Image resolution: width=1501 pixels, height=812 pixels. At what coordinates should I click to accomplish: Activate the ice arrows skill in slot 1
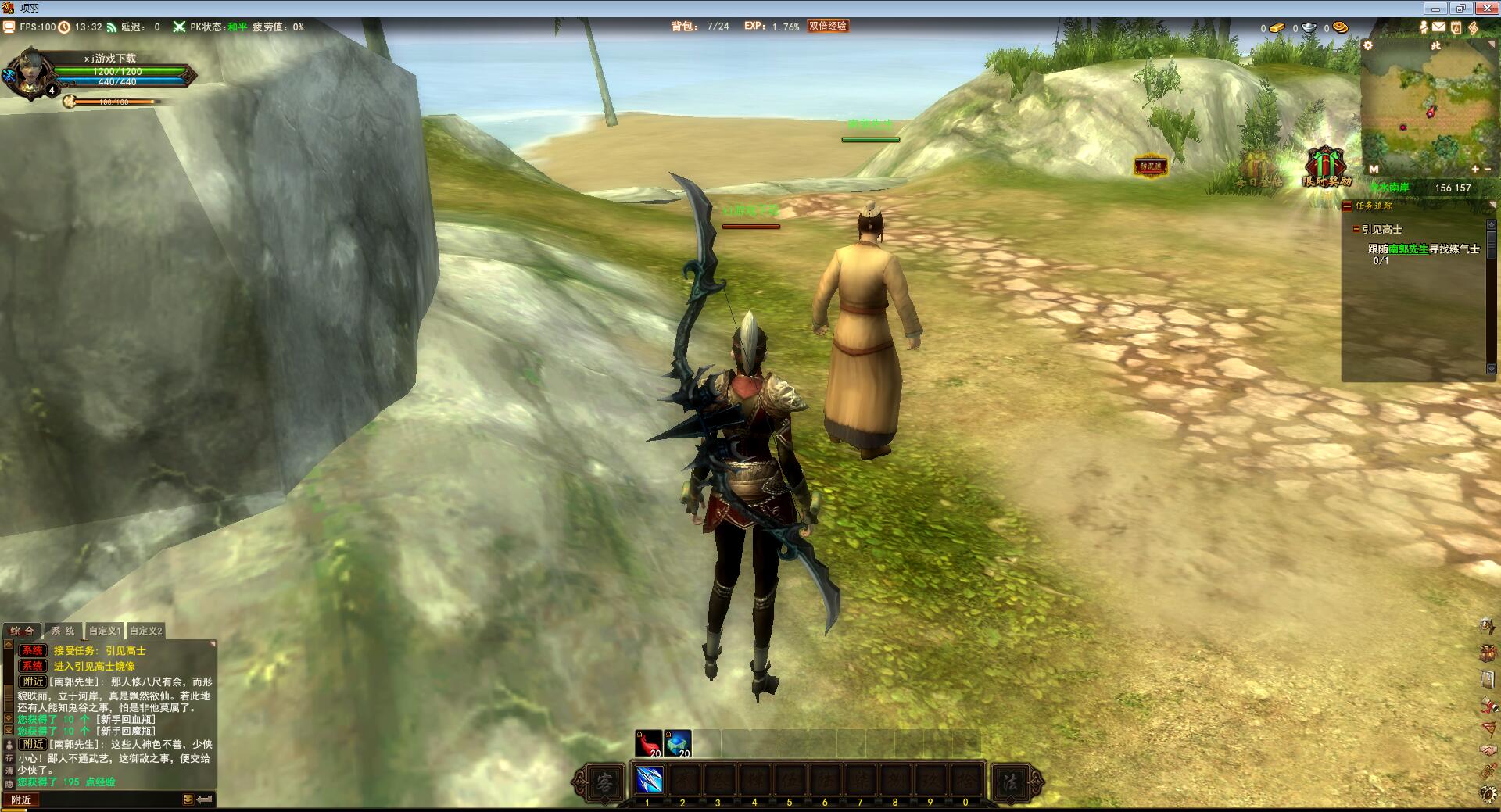click(649, 780)
